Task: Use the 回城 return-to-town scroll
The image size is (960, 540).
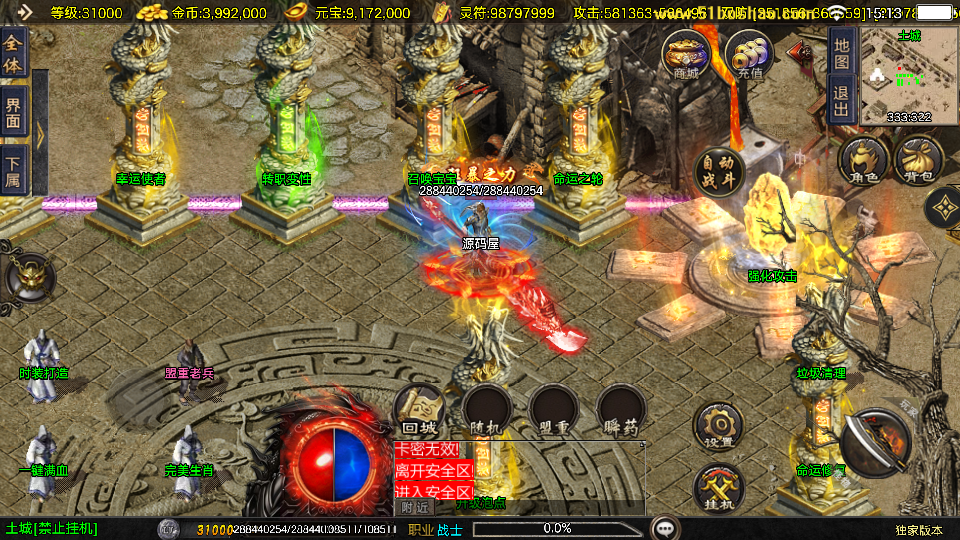Action: tap(419, 410)
